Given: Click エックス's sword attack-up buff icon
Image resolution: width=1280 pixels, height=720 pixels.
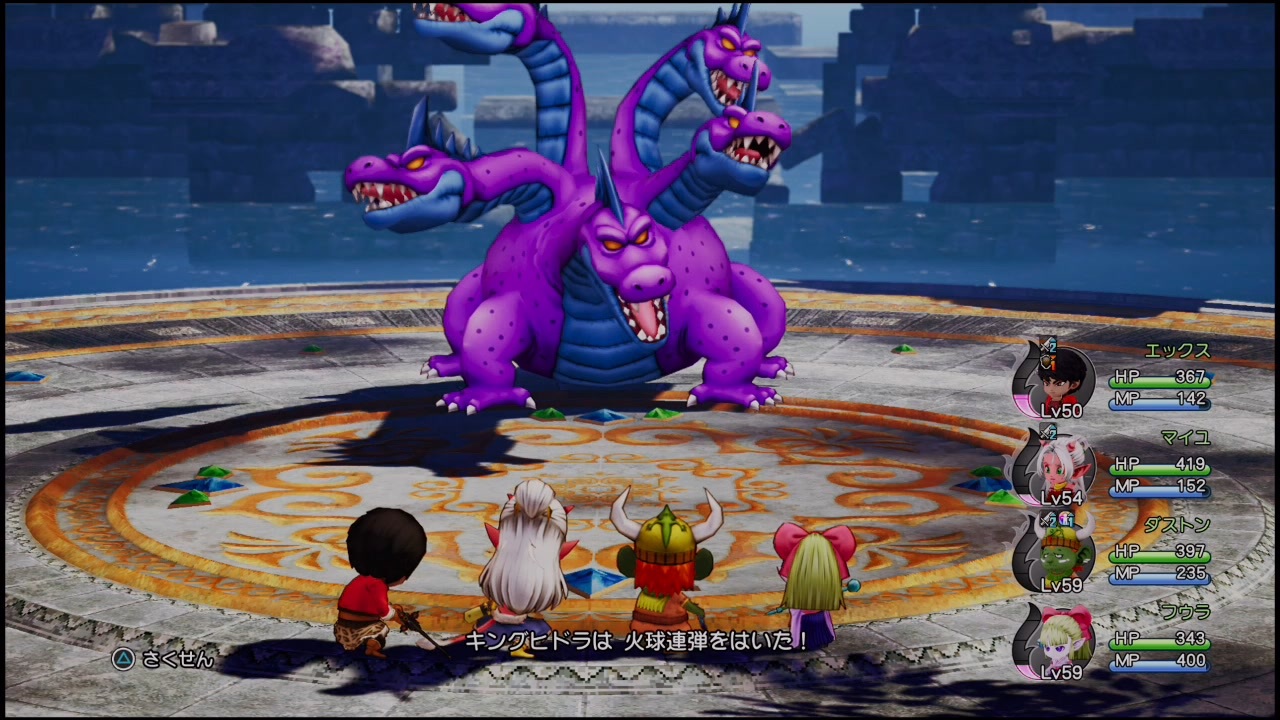Looking at the screenshot, I should [x=1047, y=346].
